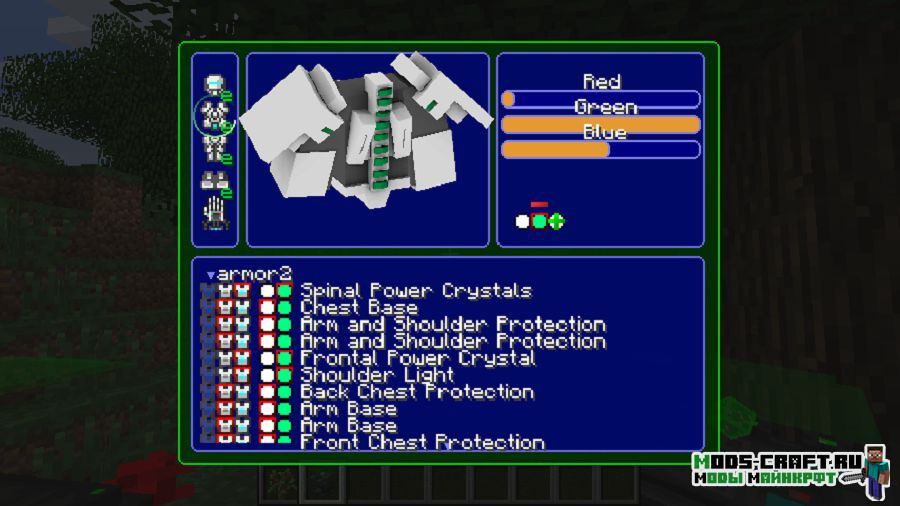This screenshot has height=506, width=900.
Task: Pick the Frontal Power Crystal entry
Action: [417, 358]
